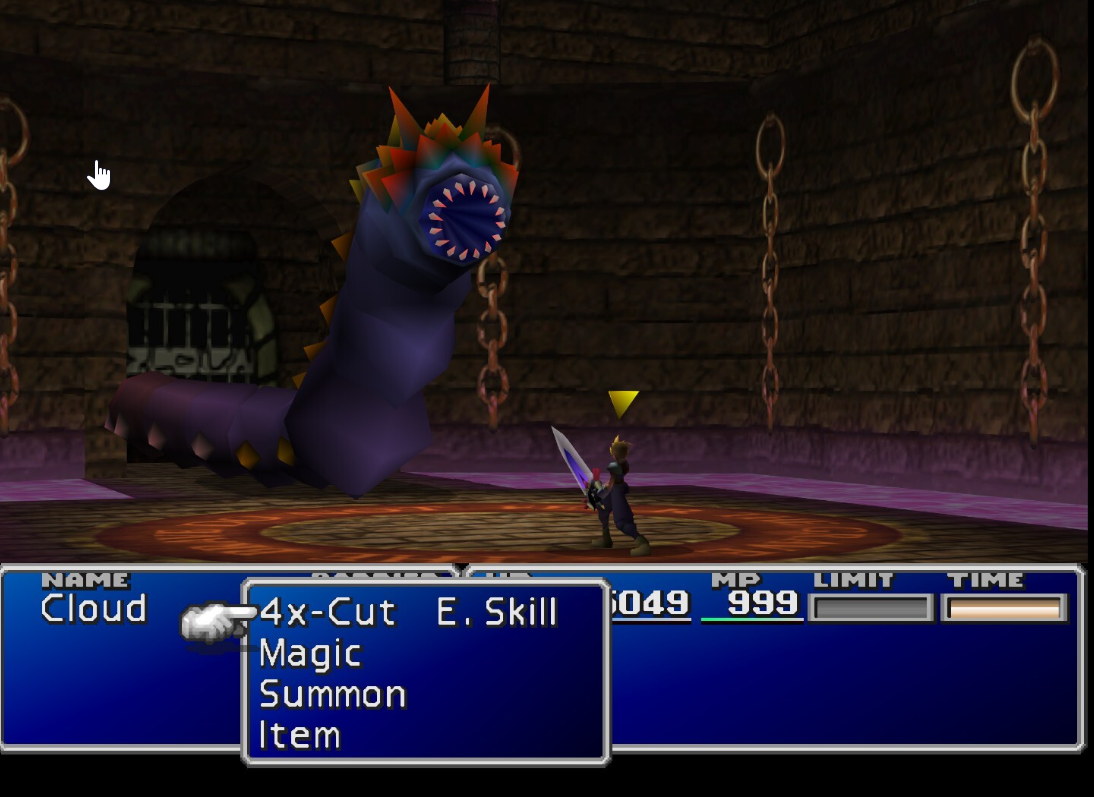
Task: Choose the Summon command
Action: 332,695
